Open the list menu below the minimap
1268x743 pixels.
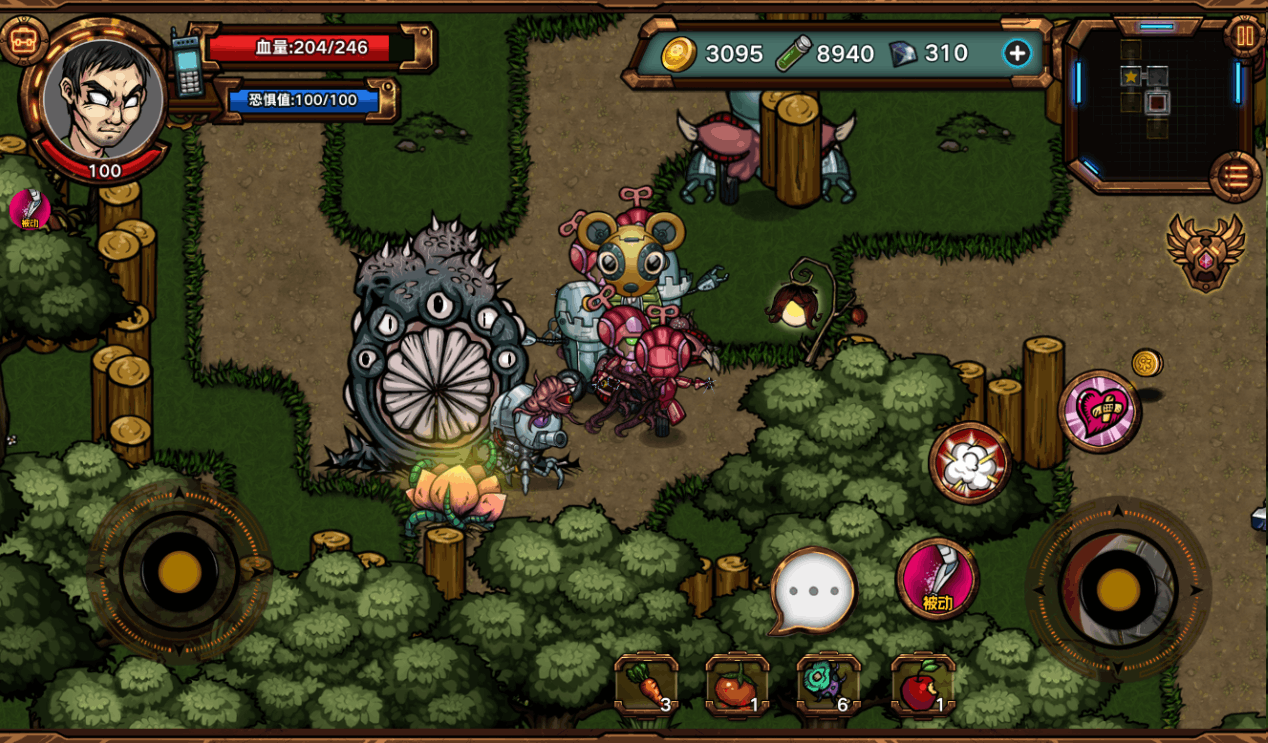pos(1236,177)
